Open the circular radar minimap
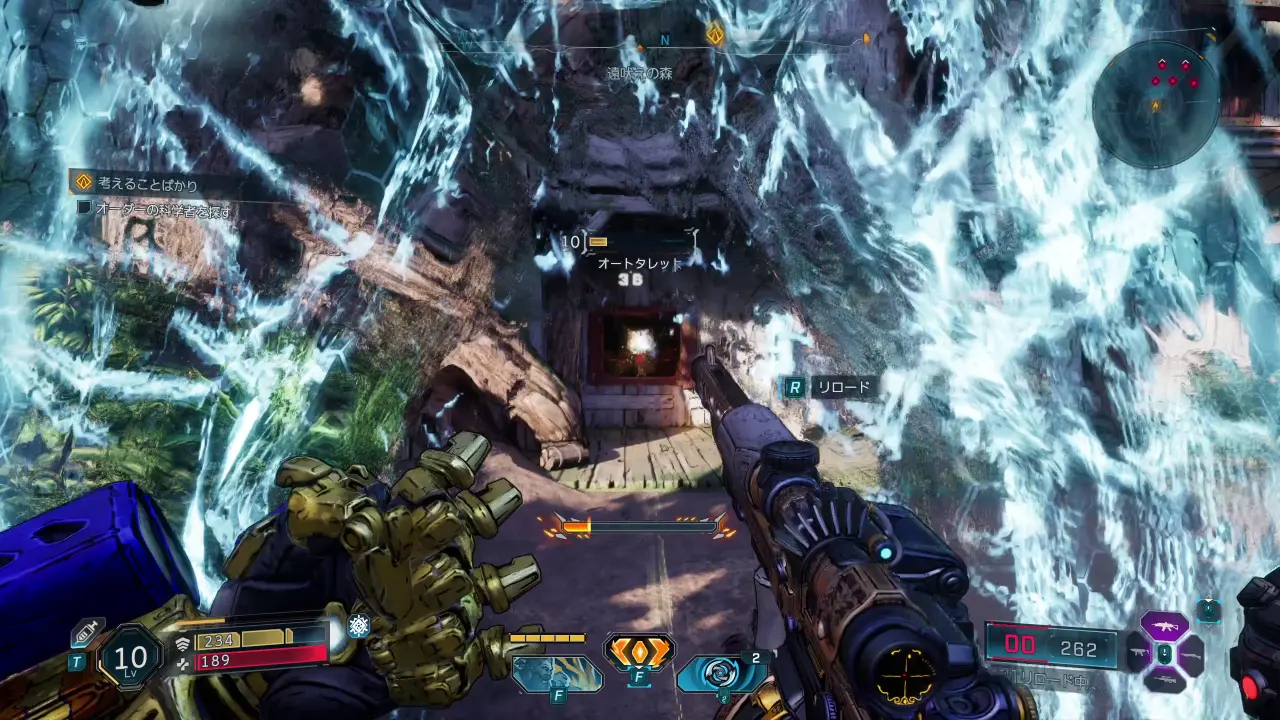Image resolution: width=1280 pixels, height=720 pixels. (x=1156, y=103)
